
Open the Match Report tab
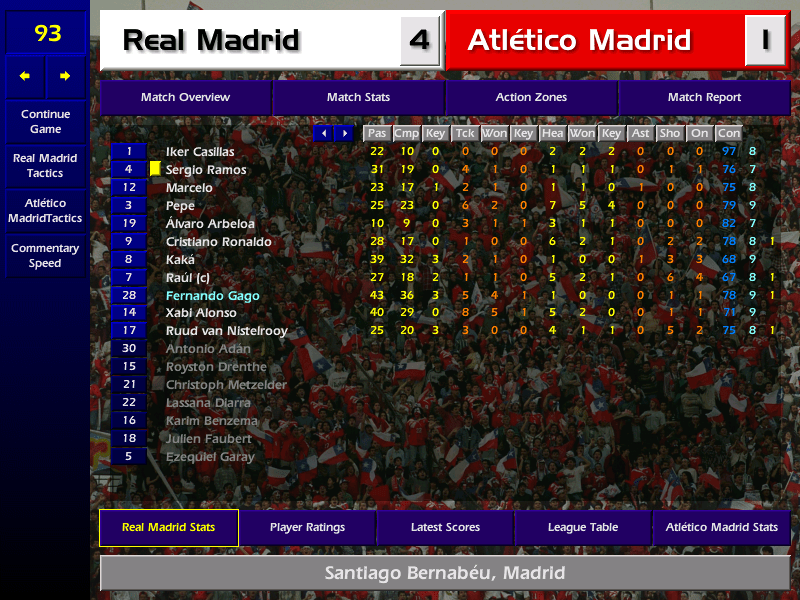click(704, 97)
